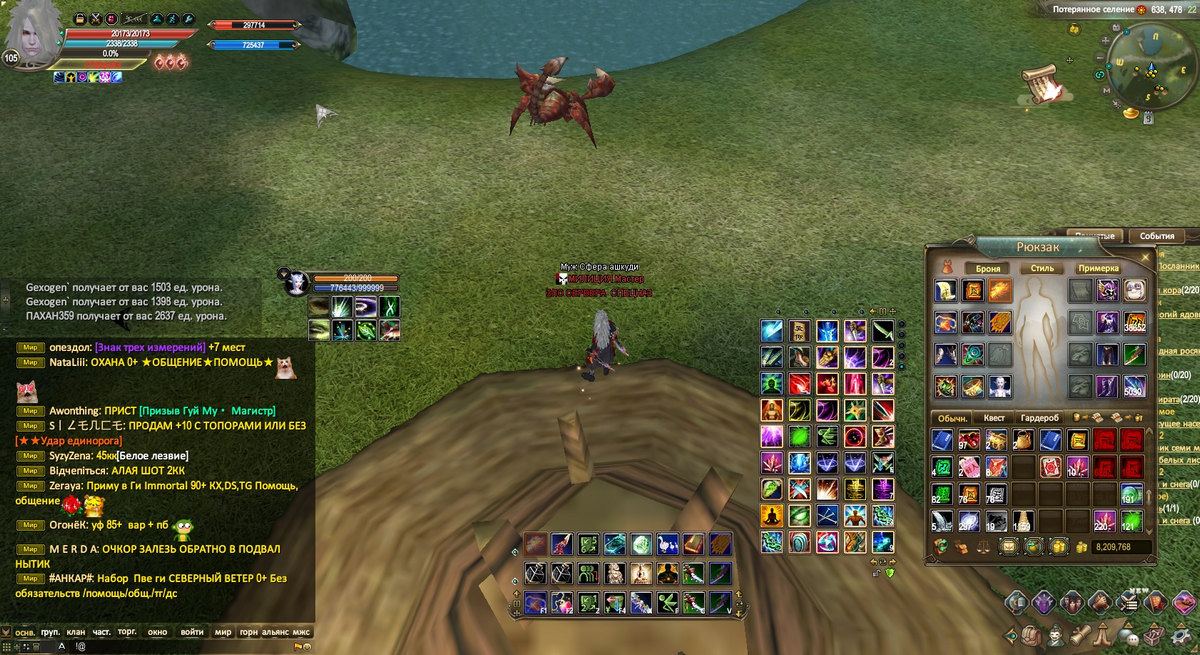
Task: Switch to the Квест bag tab
Action: 994,418
